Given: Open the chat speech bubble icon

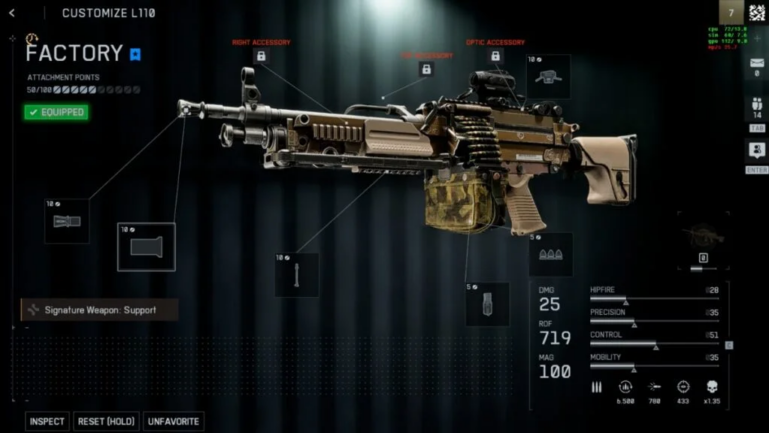Looking at the screenshot, I should pos(757,150).
